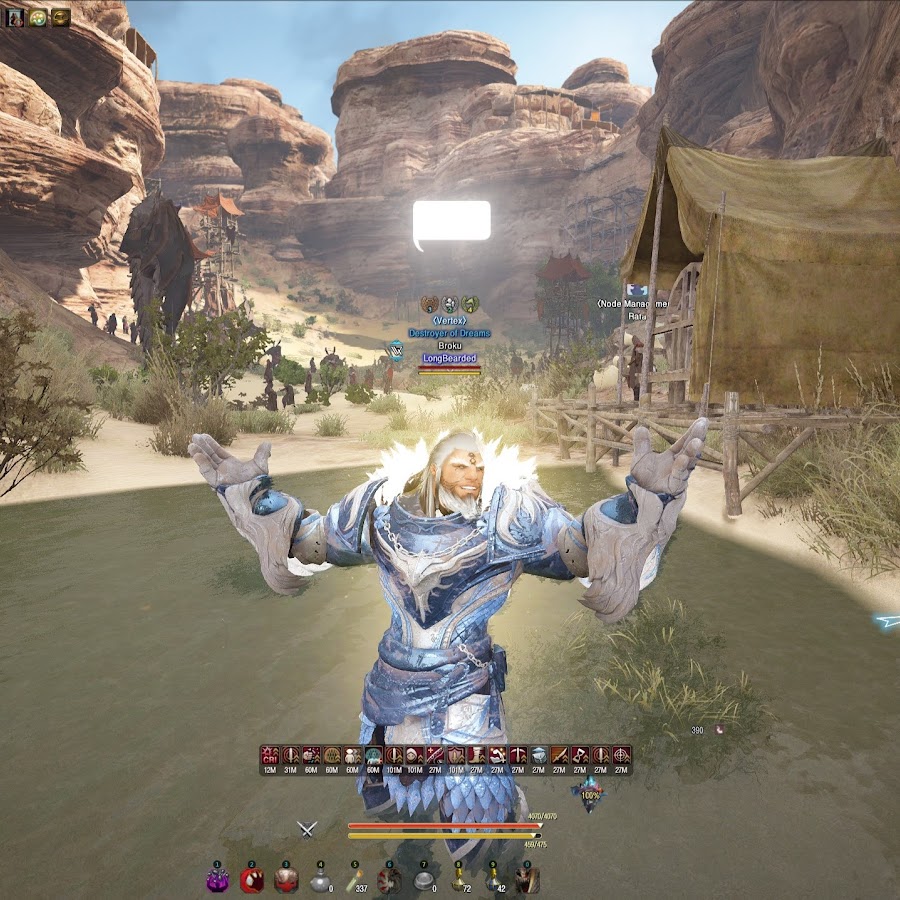Use the gold elixir with 72 remaining
Viewport: 900px width, 900px height.
(458, 880)
